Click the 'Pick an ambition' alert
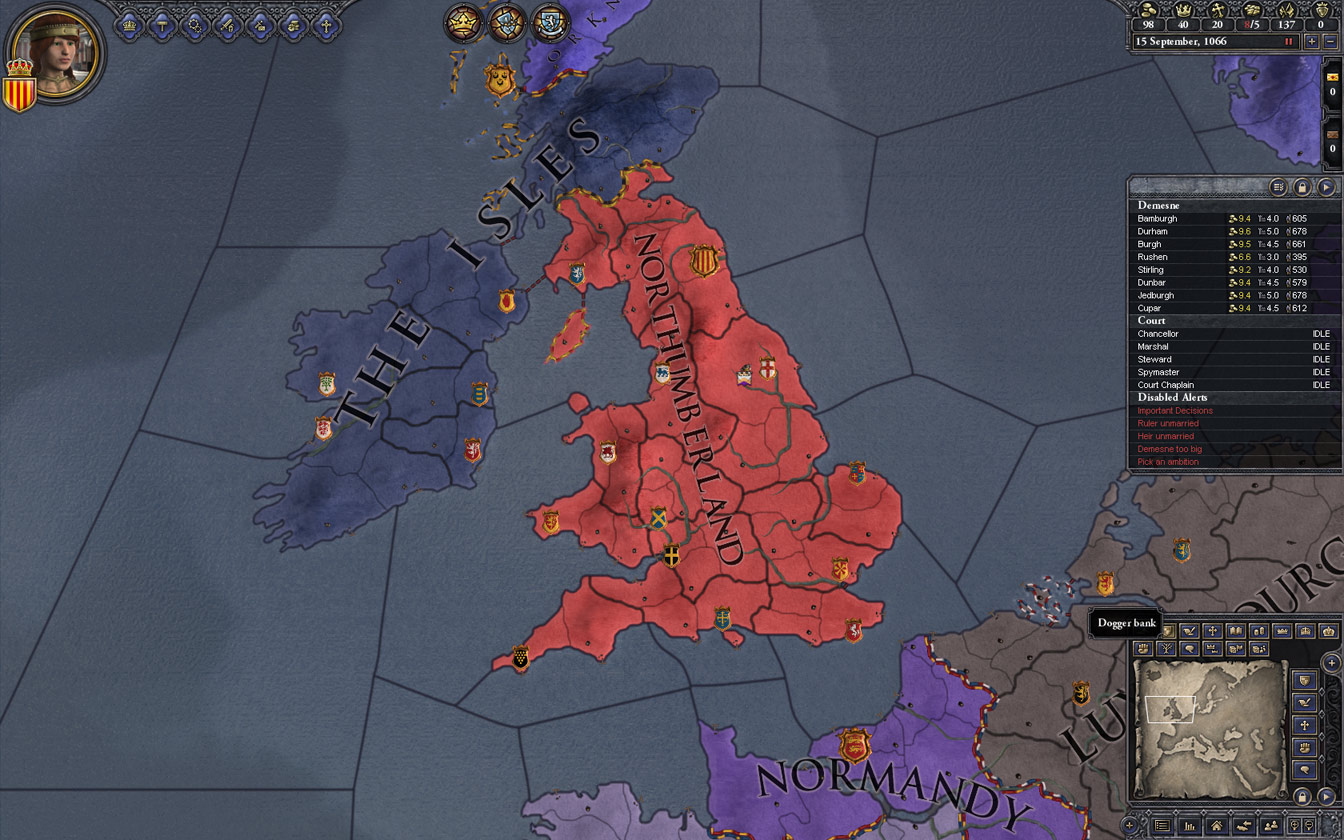 (1168, 462)
